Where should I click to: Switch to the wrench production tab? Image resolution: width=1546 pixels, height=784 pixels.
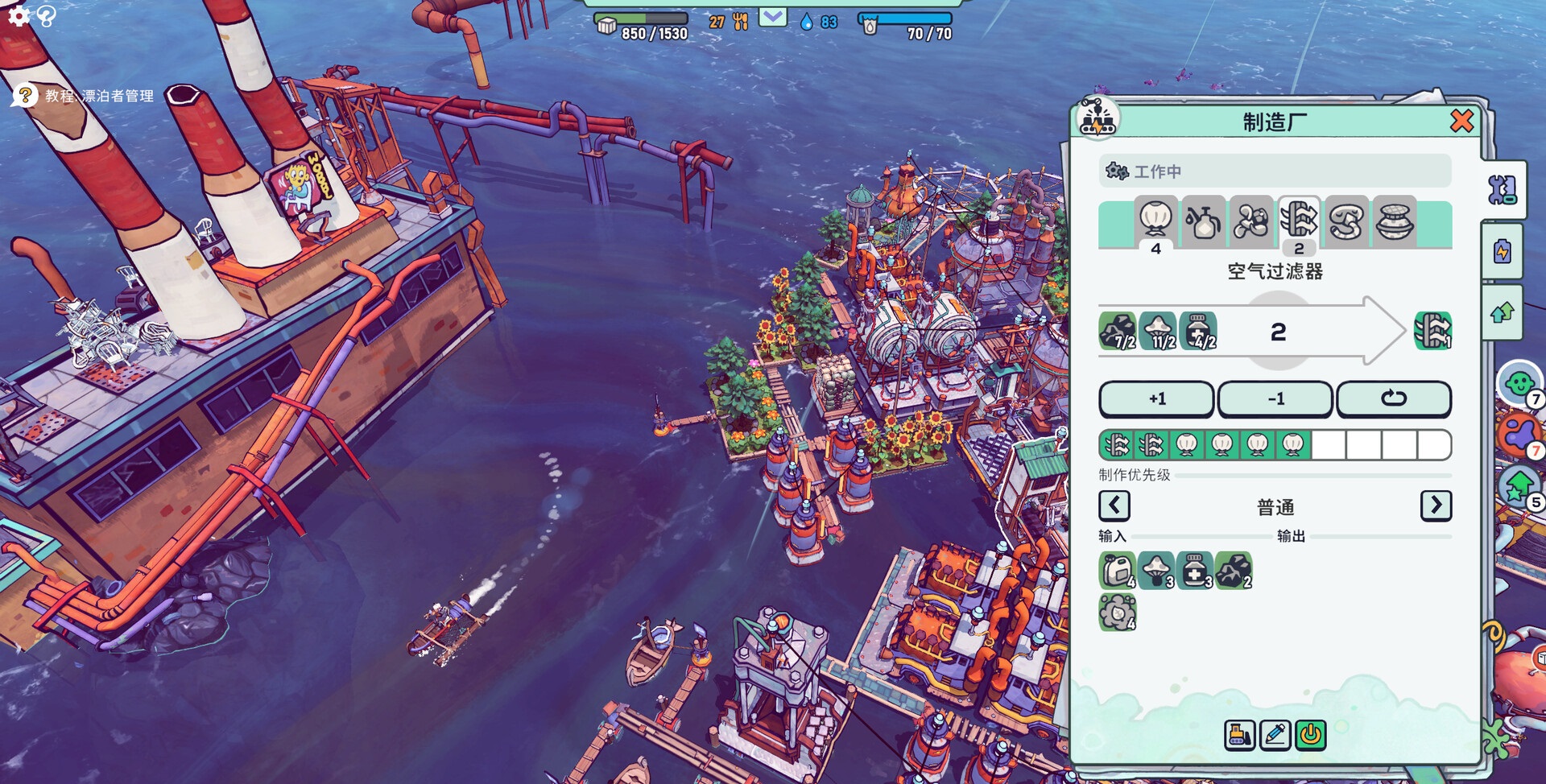click(1503, 191)
